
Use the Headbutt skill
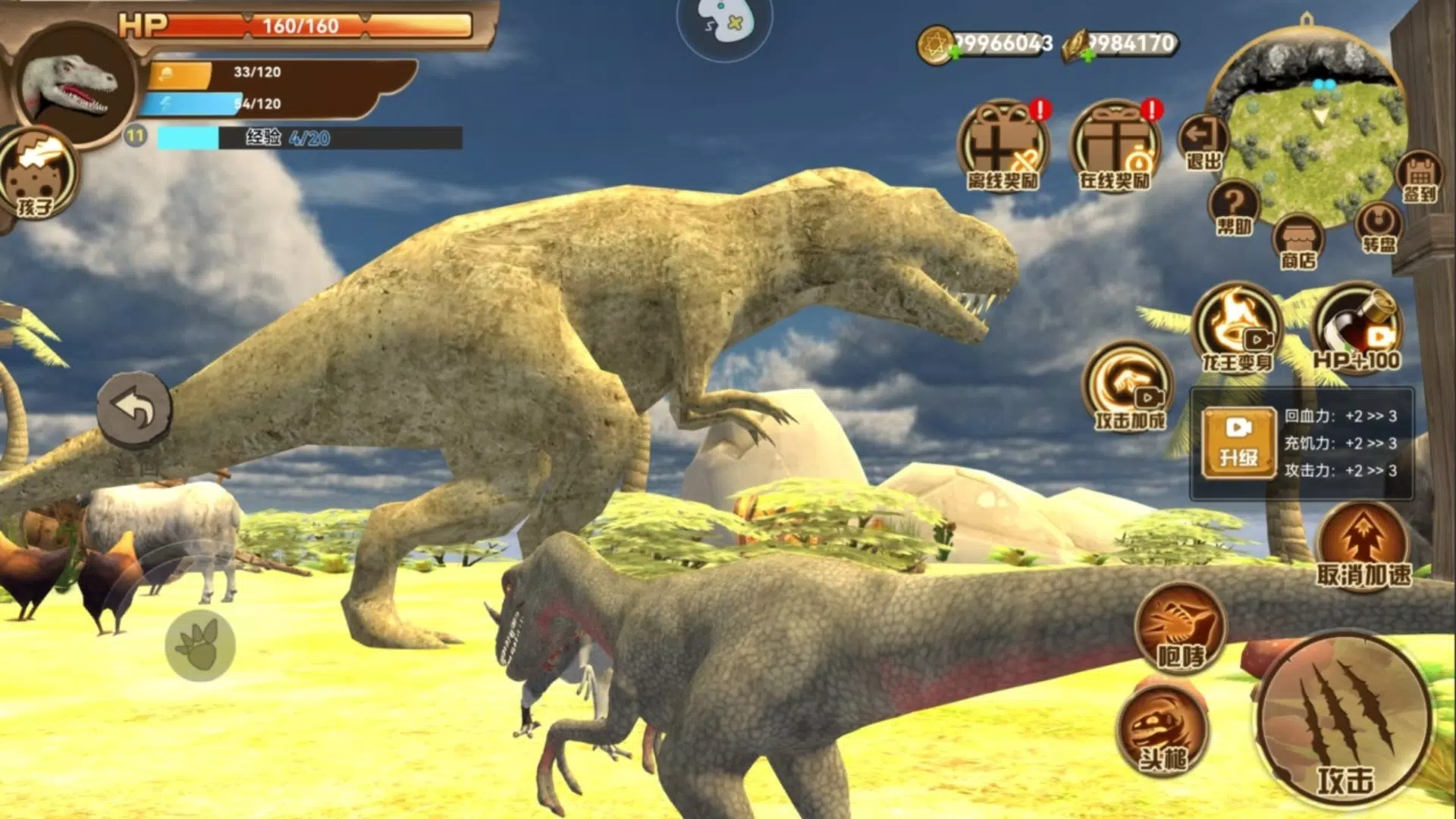(x=1164, y=730)
